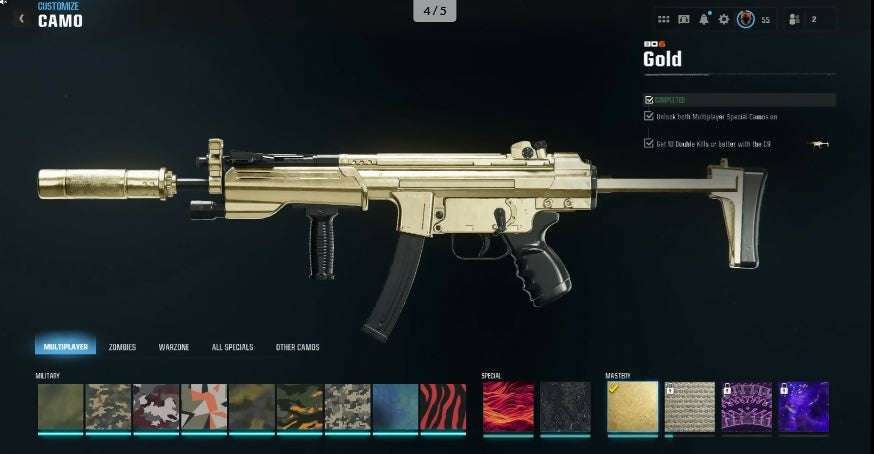This screenshot has width=874, height=454.
Task: Pick the red-orange wavy special camo
Action: tap(508, 407)
